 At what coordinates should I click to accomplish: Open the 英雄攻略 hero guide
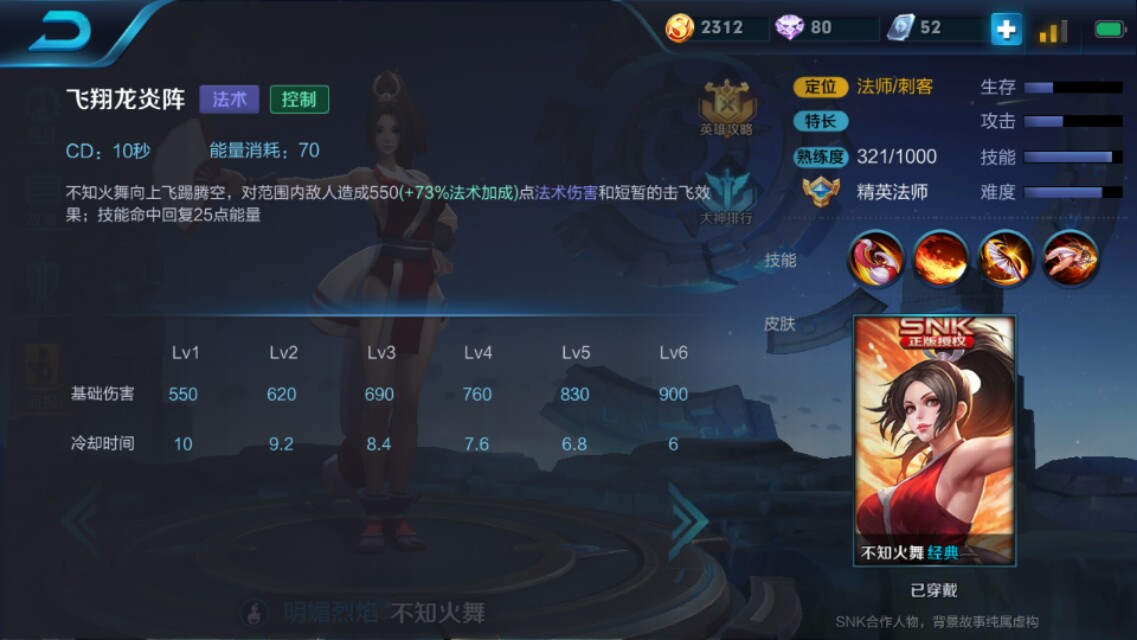tap(727, 108)
